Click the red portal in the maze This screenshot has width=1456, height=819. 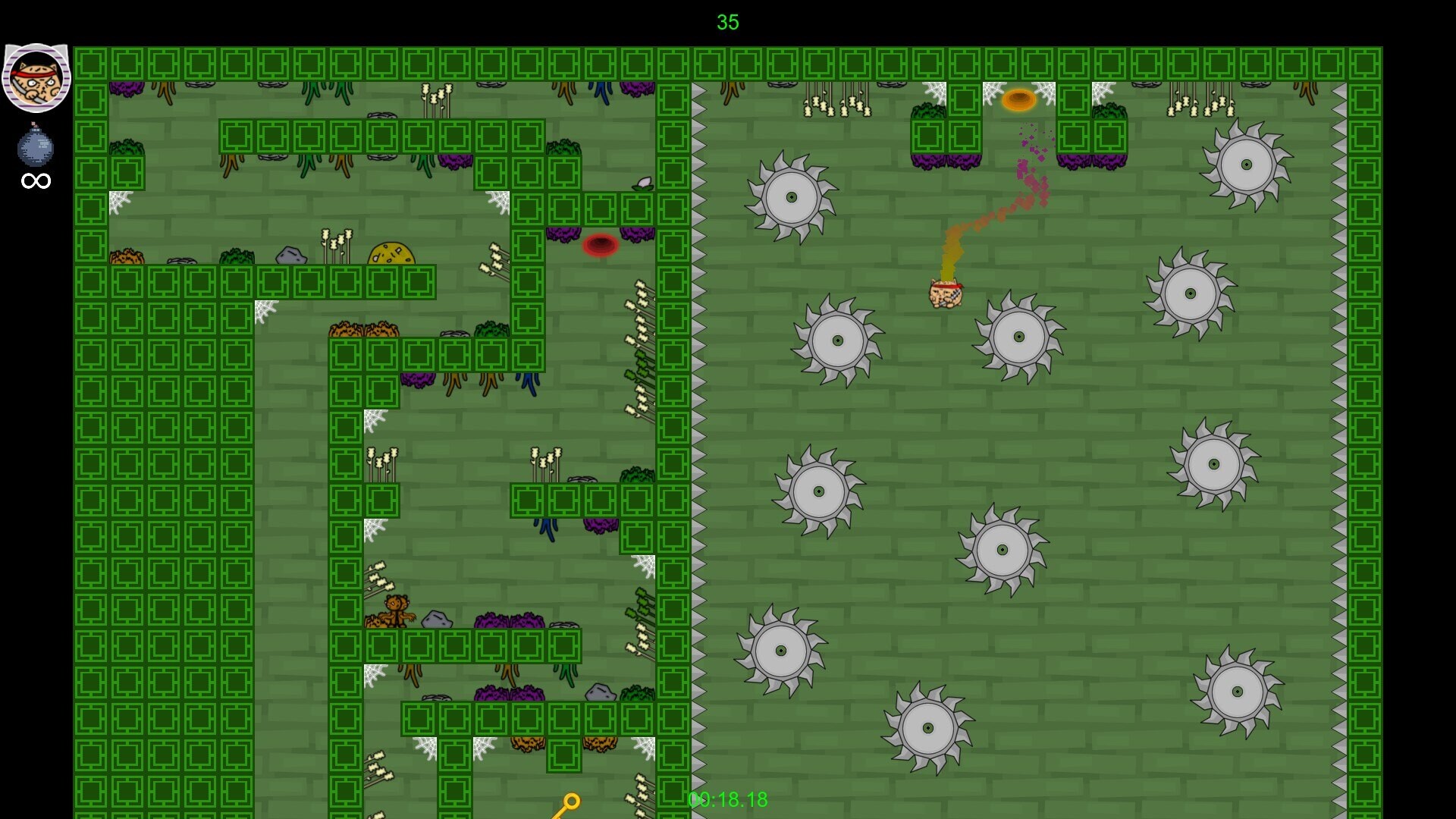601,244
